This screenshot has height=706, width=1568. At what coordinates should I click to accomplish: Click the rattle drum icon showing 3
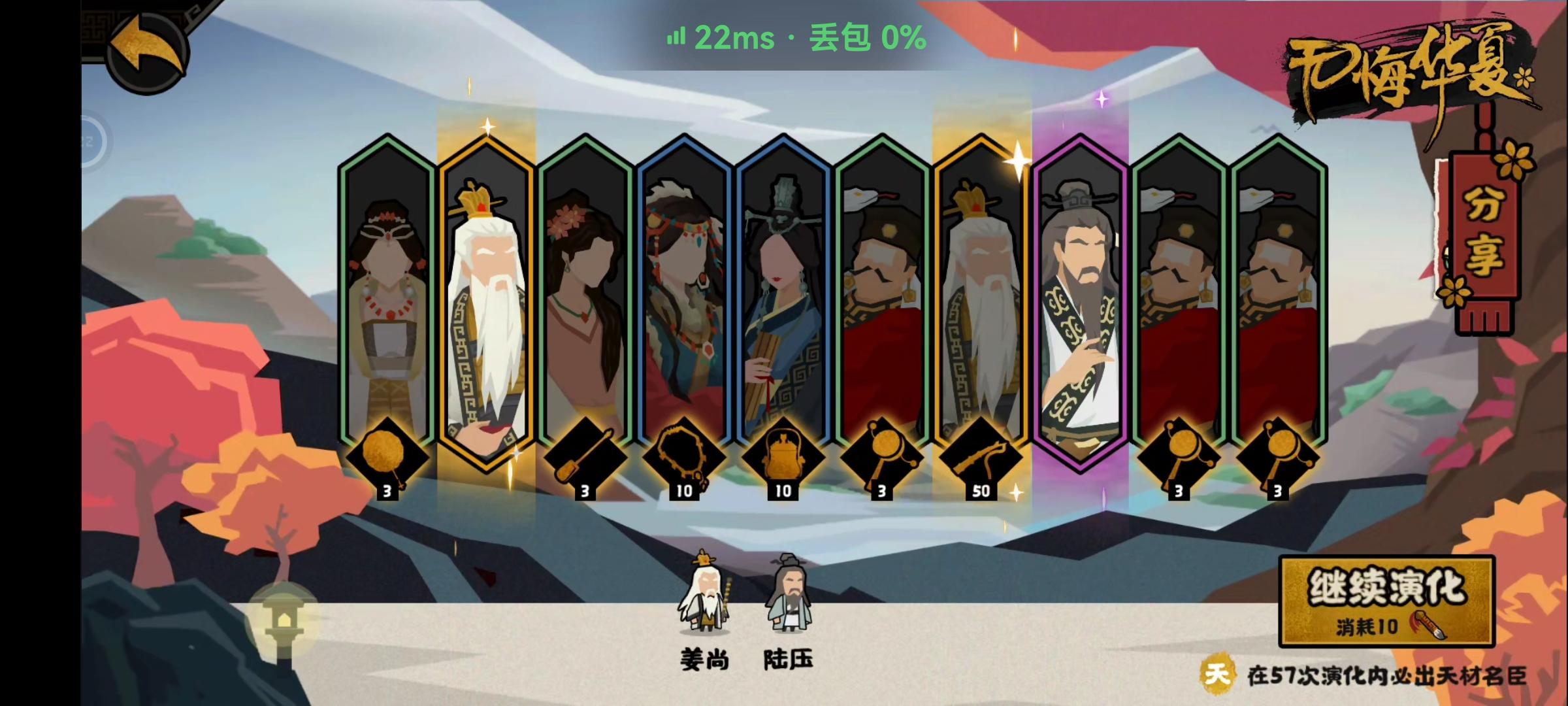click(x=882, y=458)
